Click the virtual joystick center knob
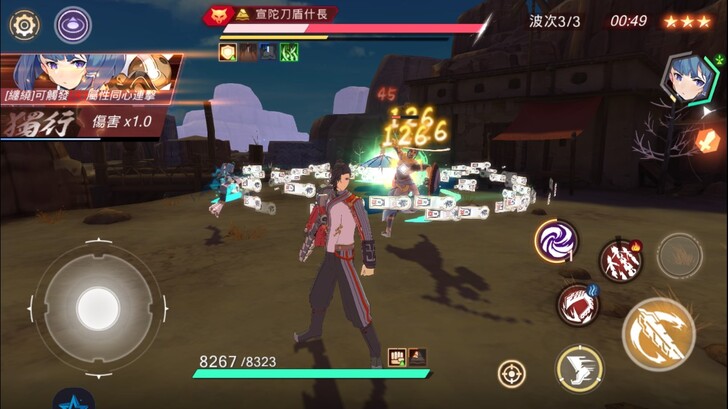Viewport: 728px width, 409px height. pos(97,303)
